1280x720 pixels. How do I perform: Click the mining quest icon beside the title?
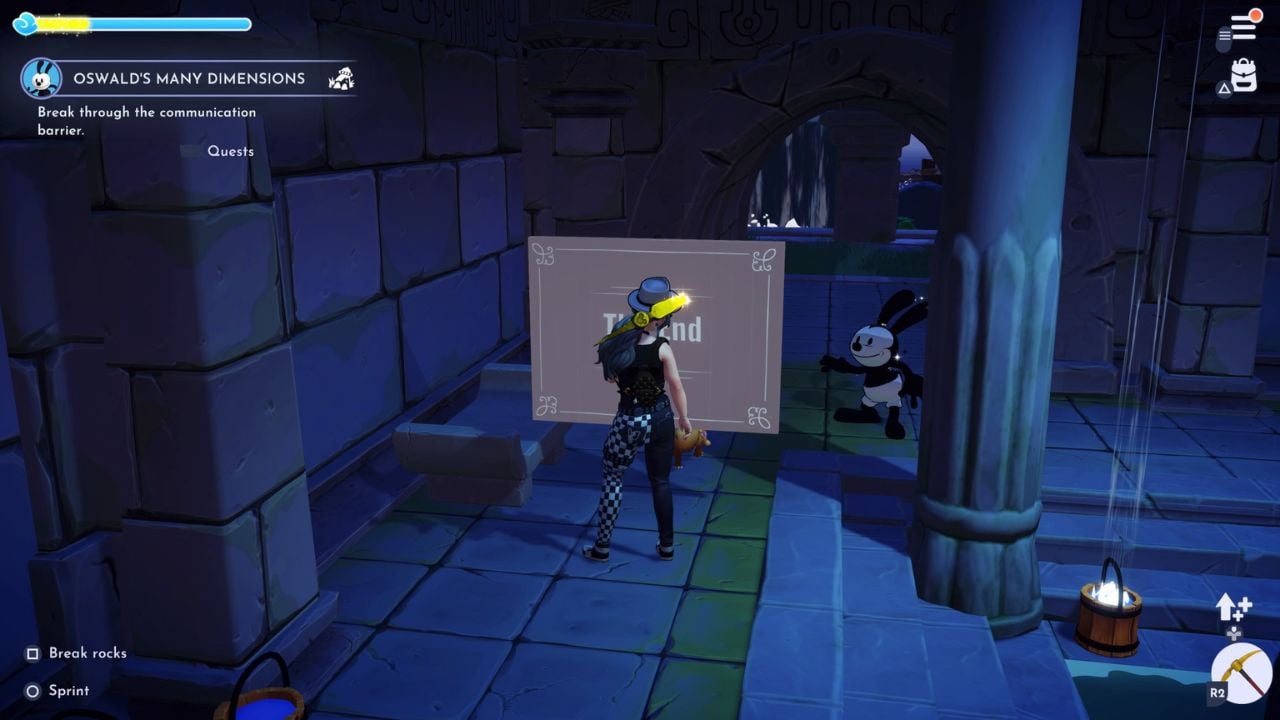pyautogui.click(x=342, y=78)
